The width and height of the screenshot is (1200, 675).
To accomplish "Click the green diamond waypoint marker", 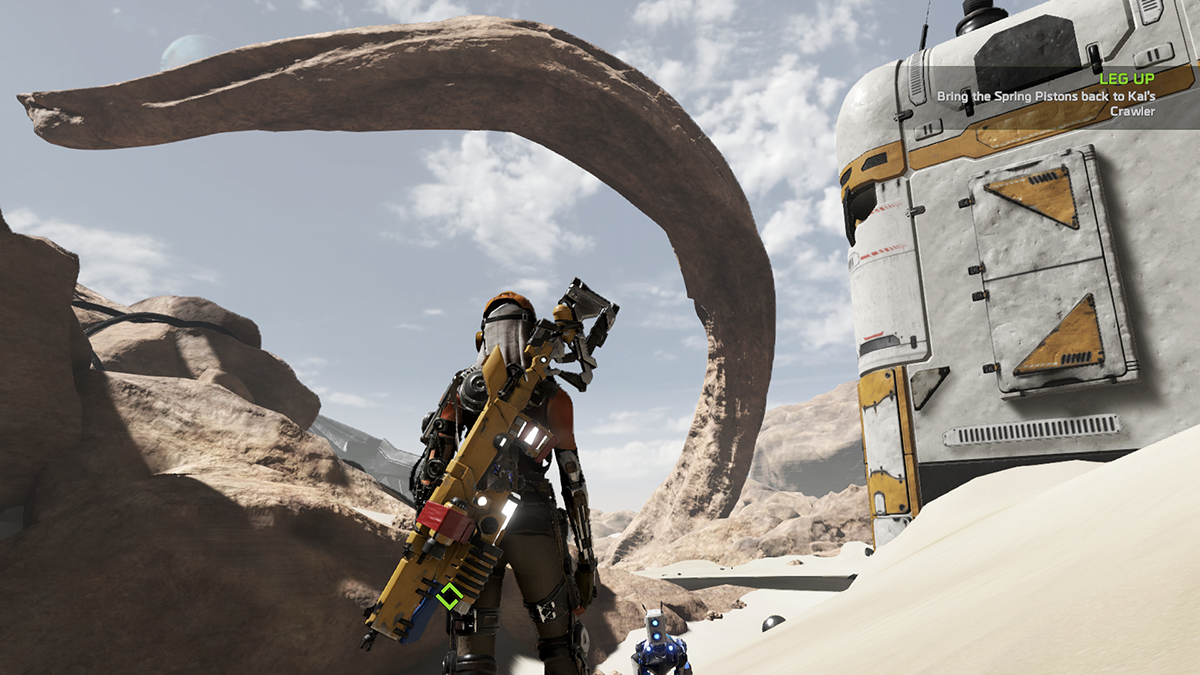I will coord(449,596).
